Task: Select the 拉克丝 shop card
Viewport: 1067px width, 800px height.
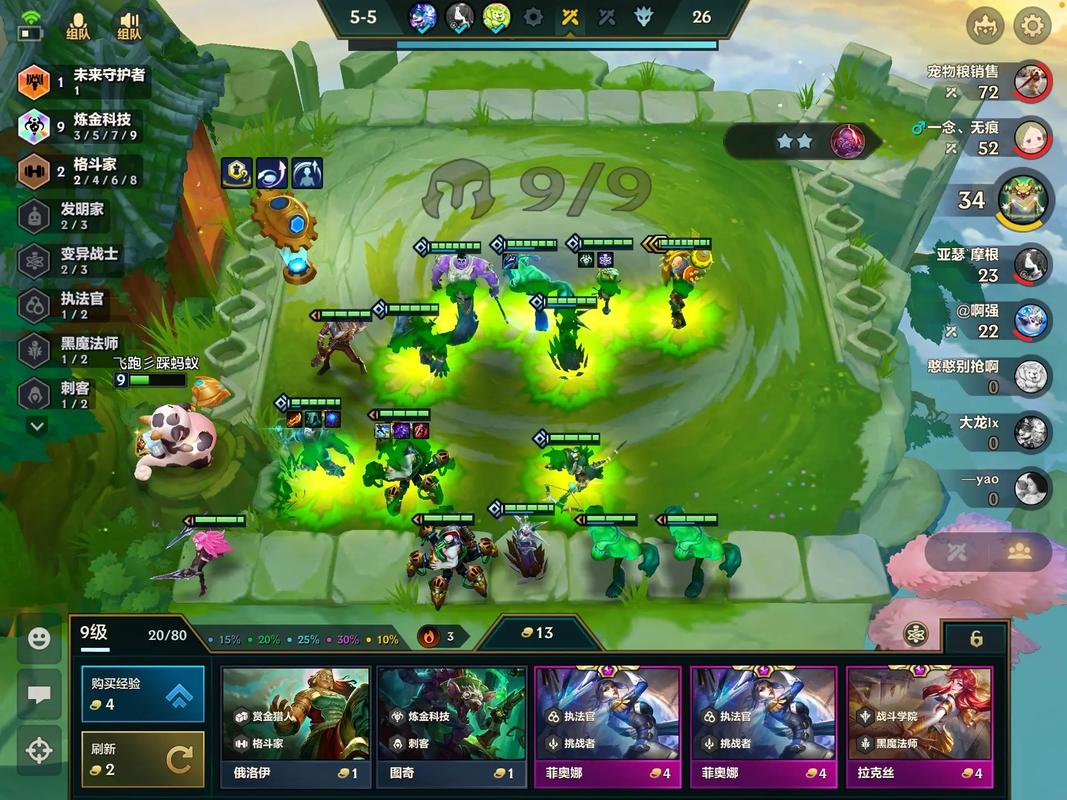Action: (x=919, y=726)
